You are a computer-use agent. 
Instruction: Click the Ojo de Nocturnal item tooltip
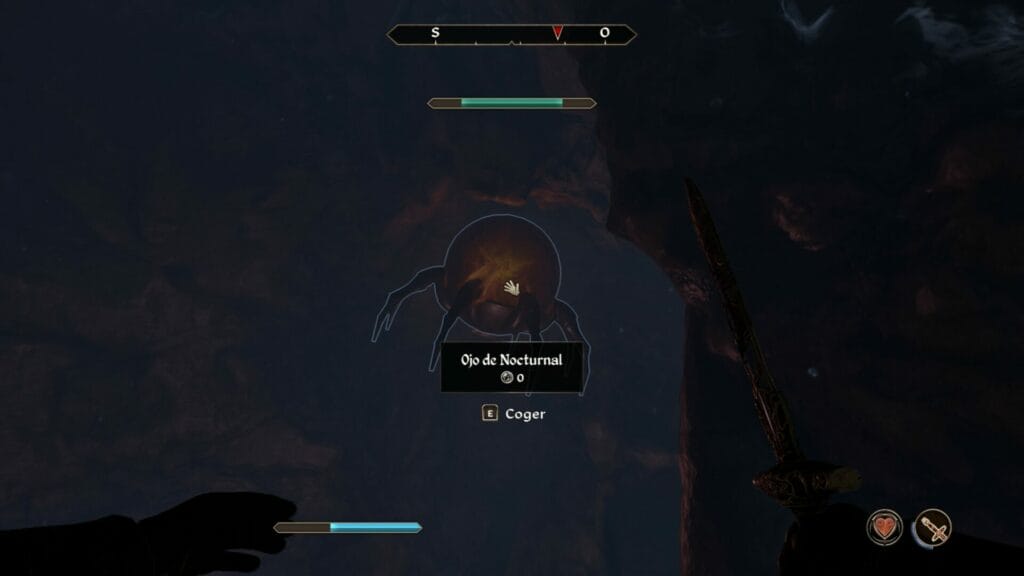[x=512, y=367]
